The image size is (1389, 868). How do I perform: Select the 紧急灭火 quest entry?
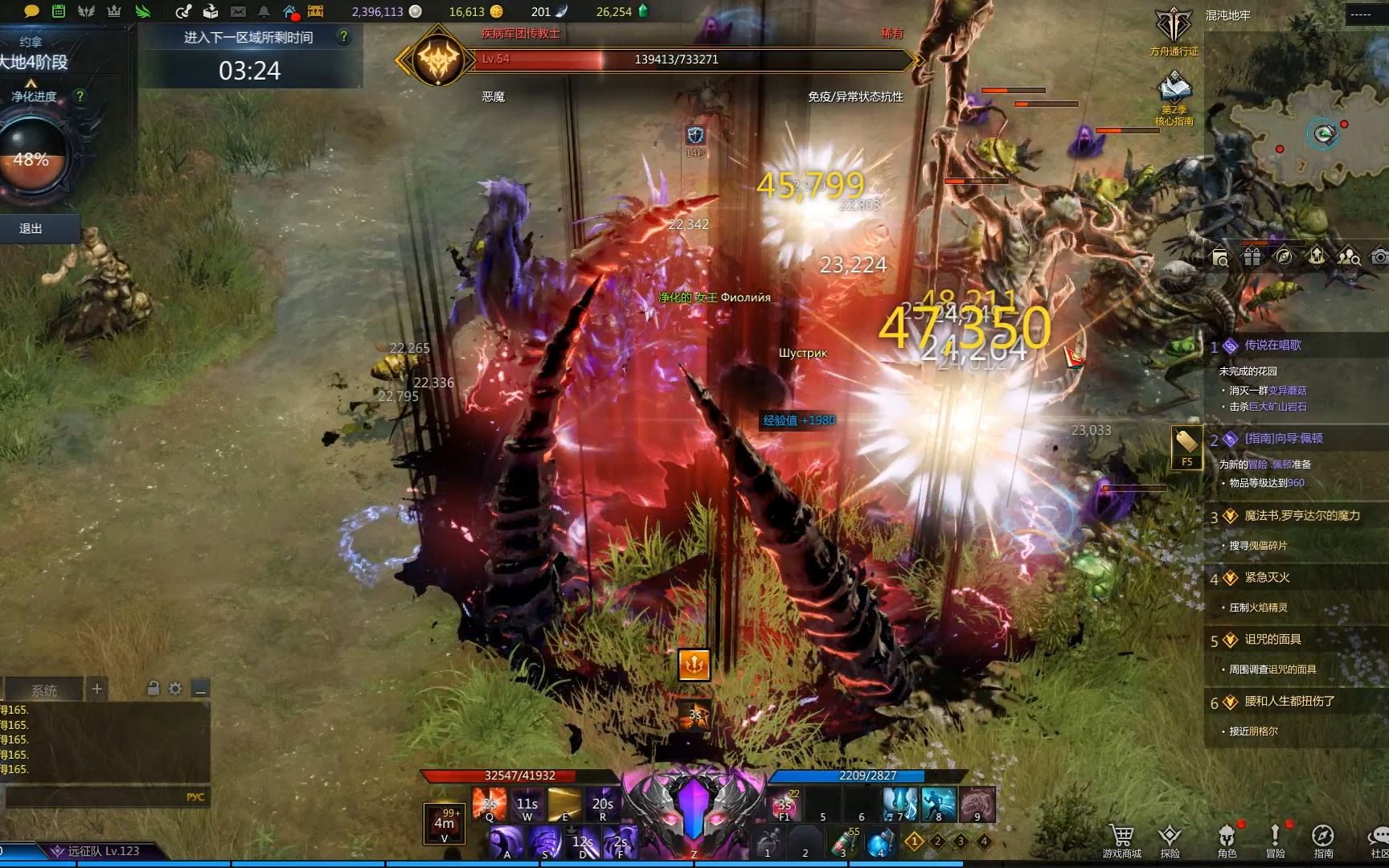(1267, 578)
